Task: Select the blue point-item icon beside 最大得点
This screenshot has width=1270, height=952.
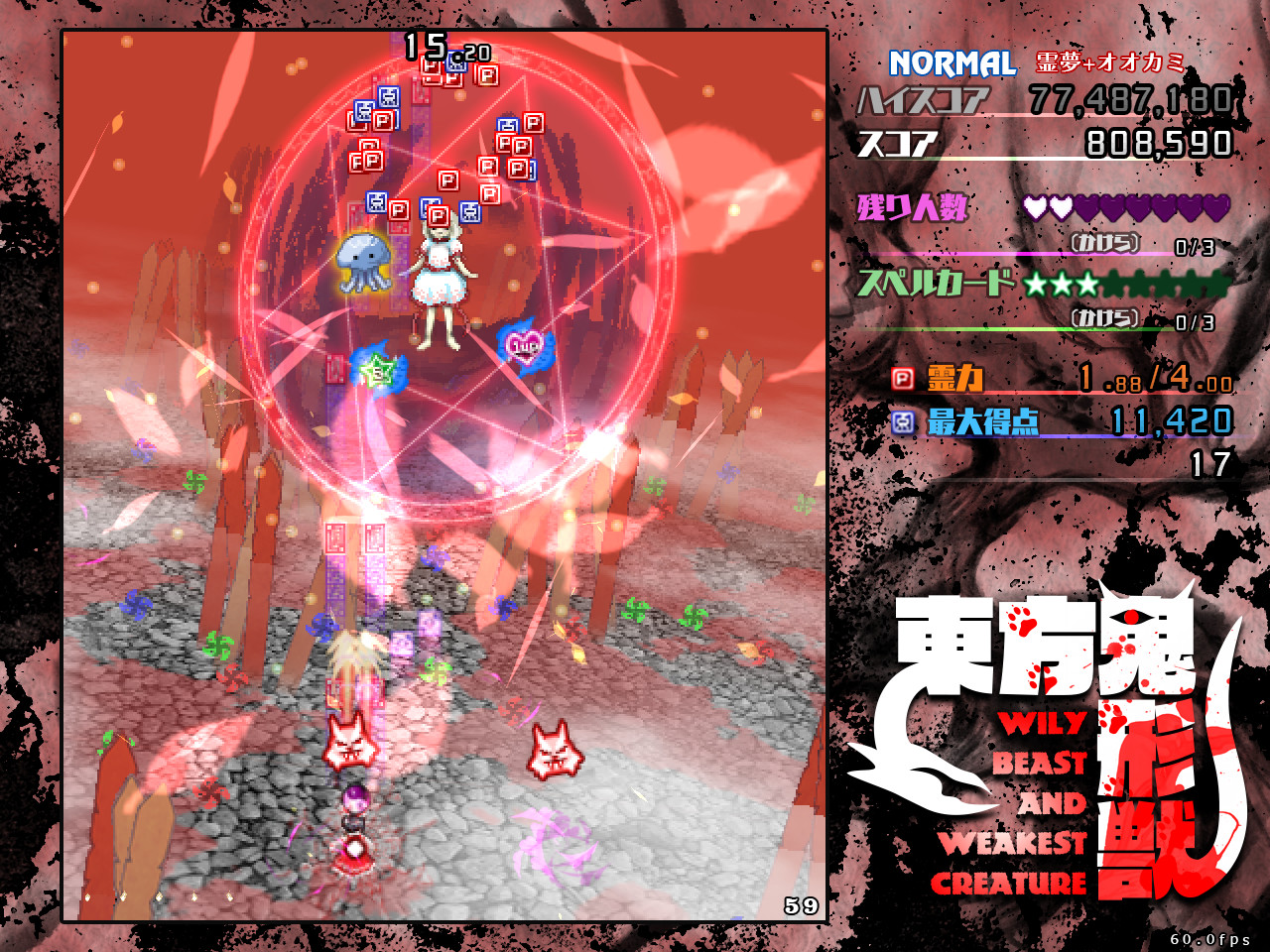Action: [903, 420]
